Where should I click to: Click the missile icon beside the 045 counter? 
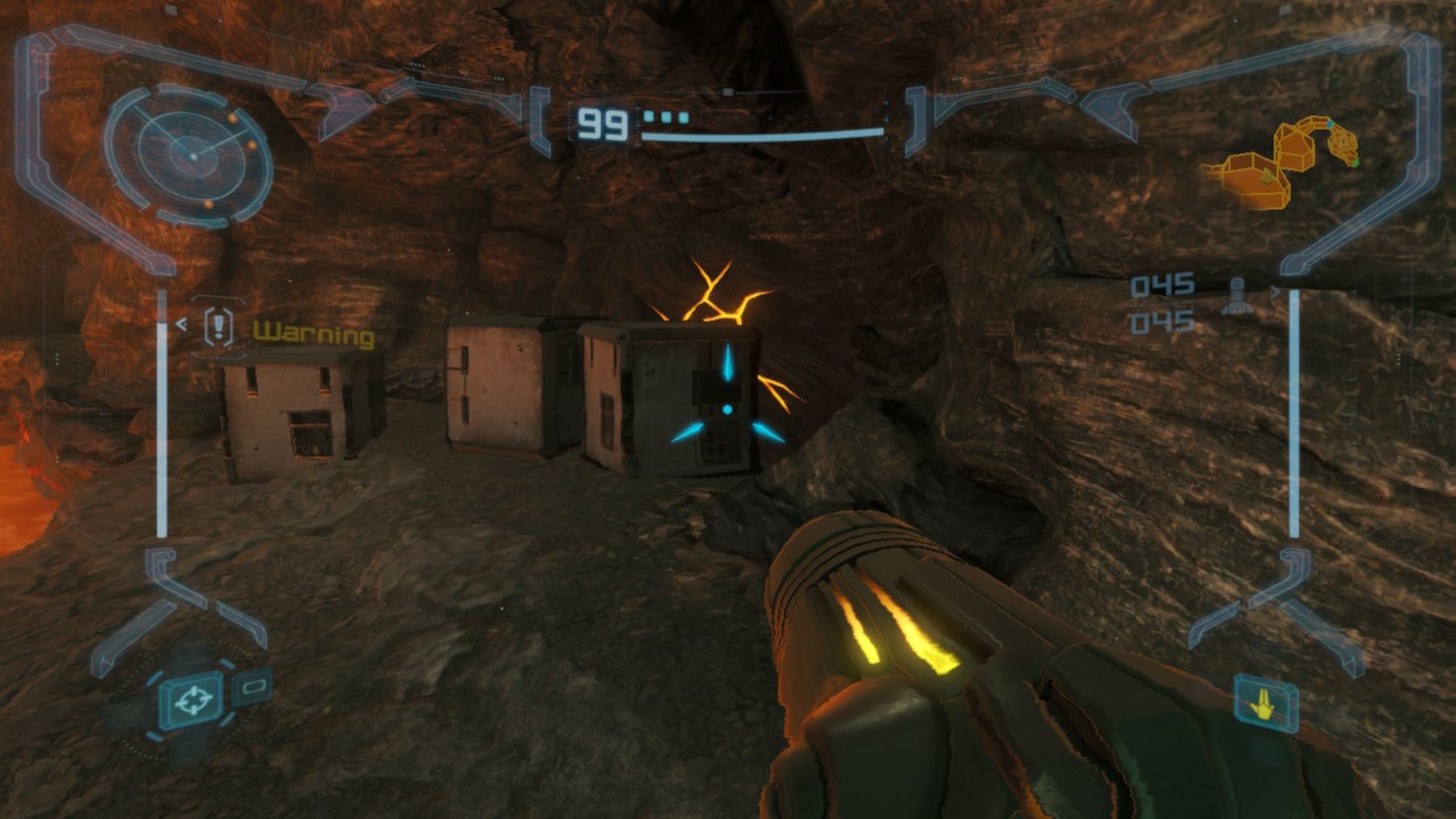tap(1236, 295)
